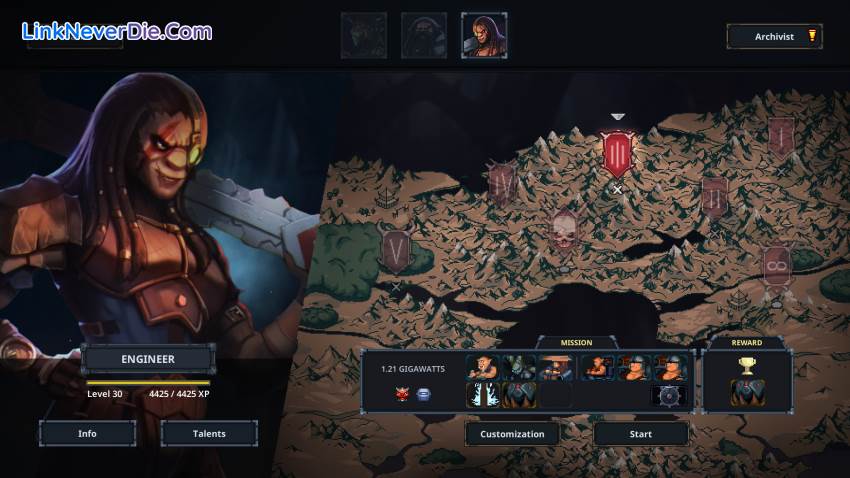This screenshot has width=850, height=478.
Task: Click the Engineer class name plate
Action: [149, 359]
